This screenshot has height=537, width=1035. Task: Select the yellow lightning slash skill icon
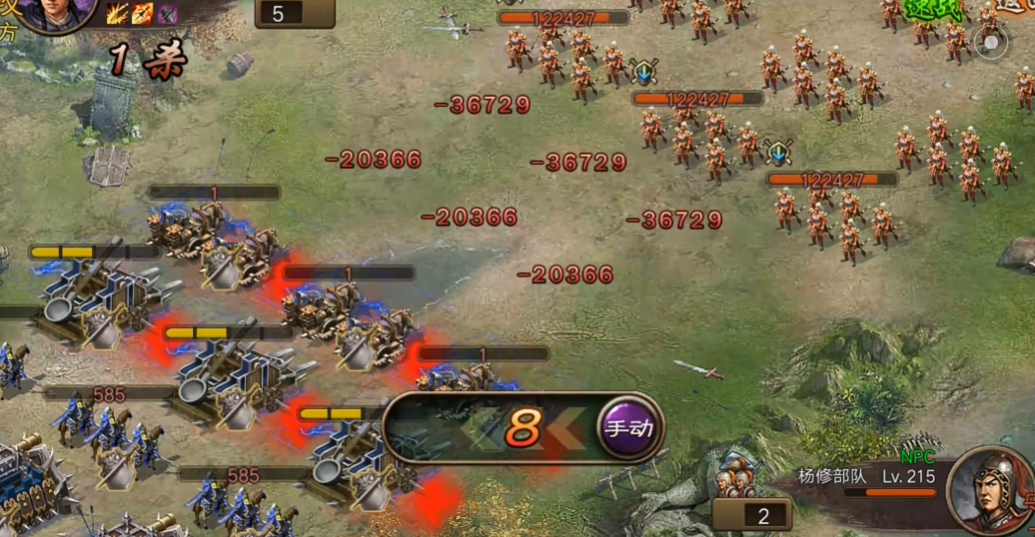pyautogui.click(x=117, y=14)
